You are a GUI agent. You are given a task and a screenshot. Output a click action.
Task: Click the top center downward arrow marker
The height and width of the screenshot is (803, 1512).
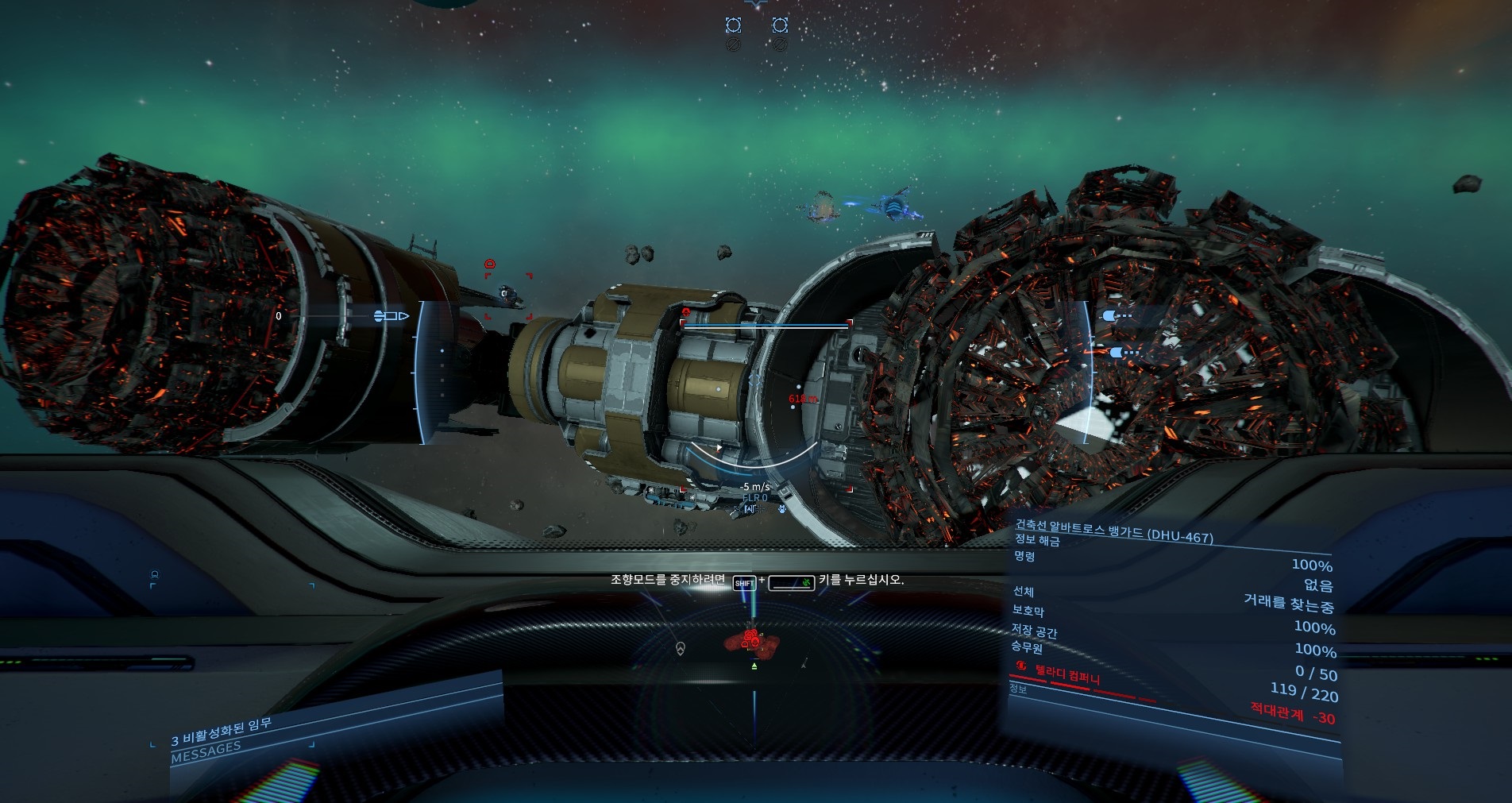tap(756, 5)
